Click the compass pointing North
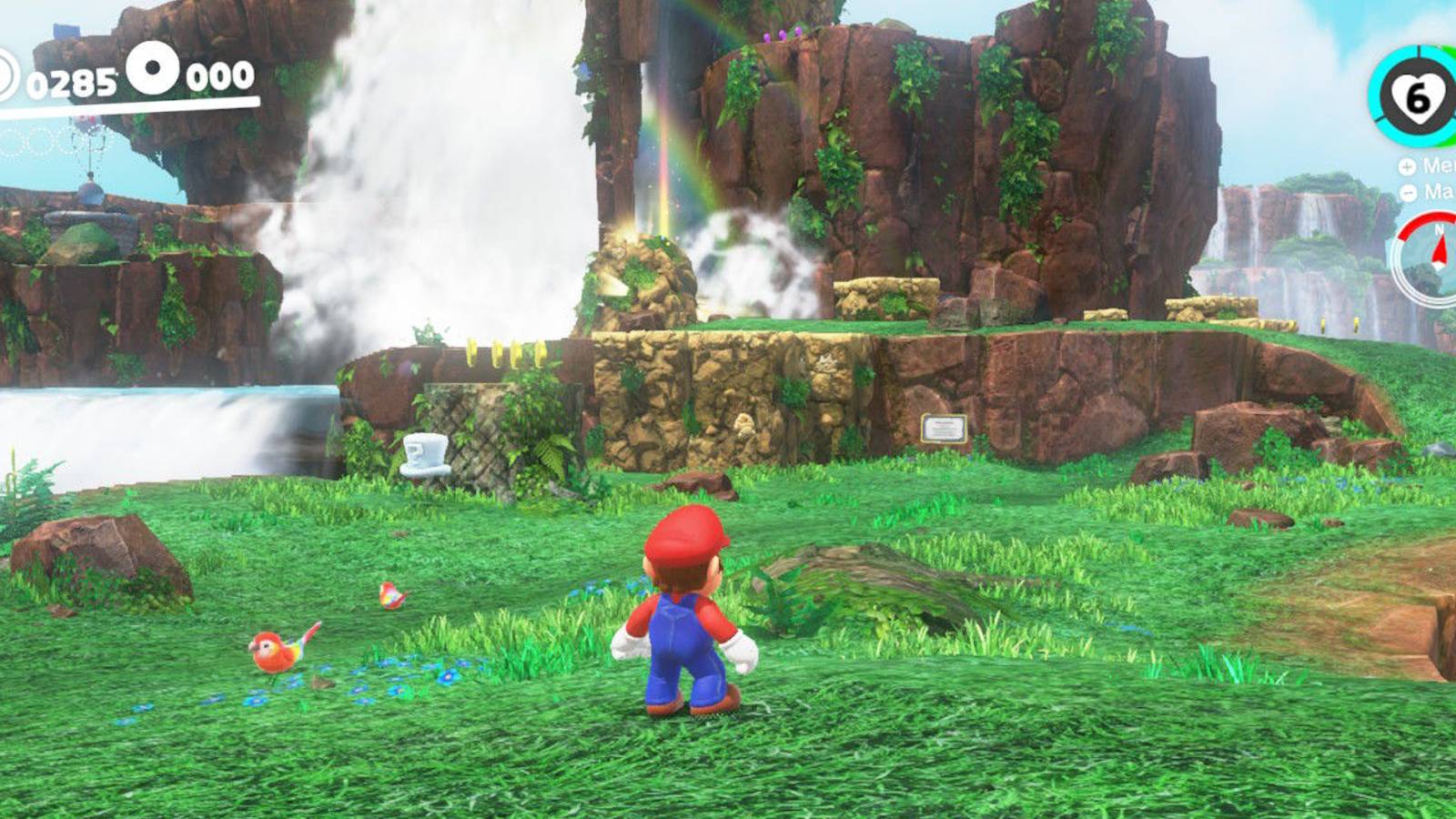 1441,259
